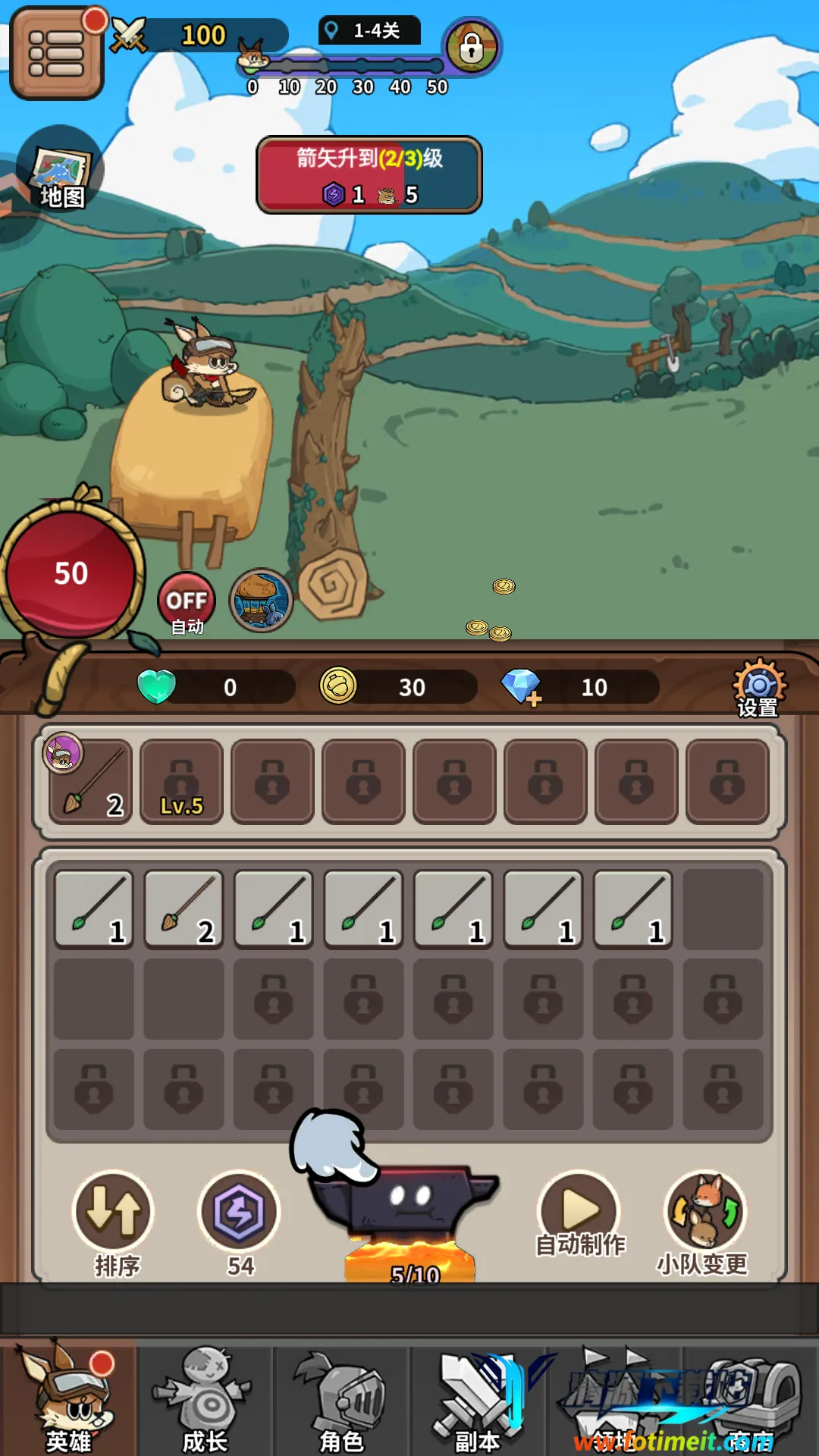Switch to the 英雄 hero tab

[68, 1397]
